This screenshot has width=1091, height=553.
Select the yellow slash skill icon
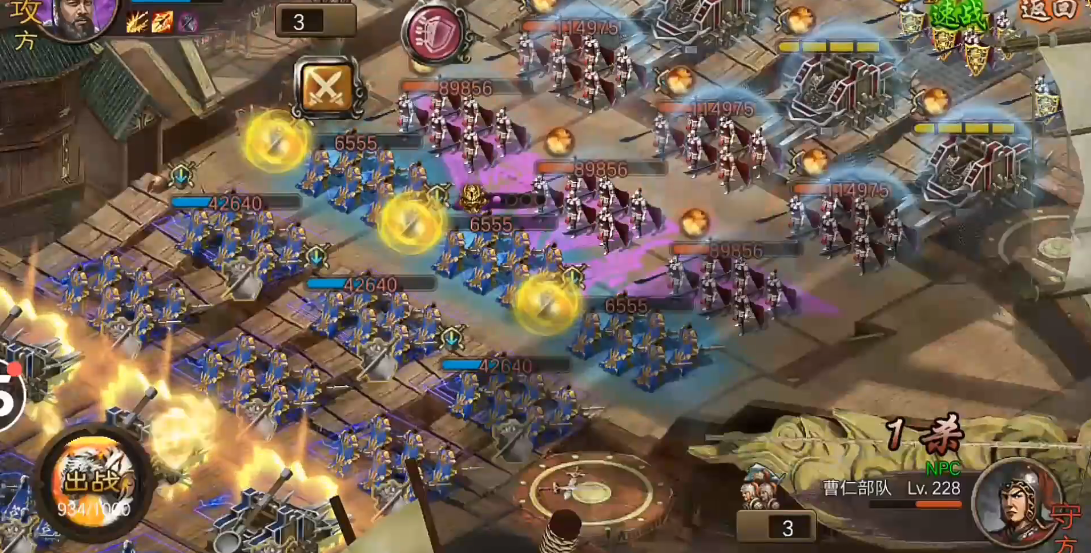[137, 21]
